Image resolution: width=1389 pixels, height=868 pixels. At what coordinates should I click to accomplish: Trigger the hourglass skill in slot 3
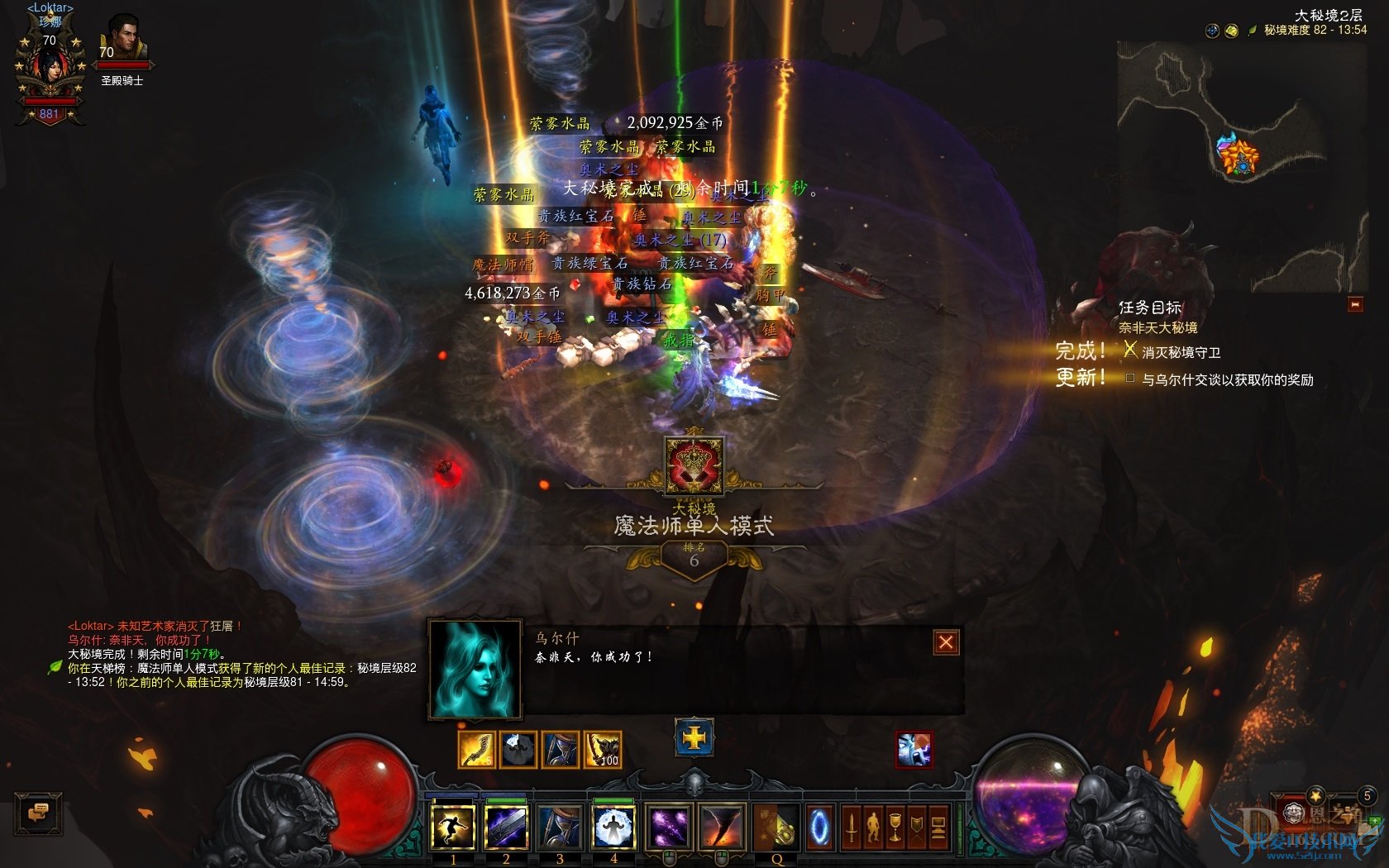click(560, 827)
